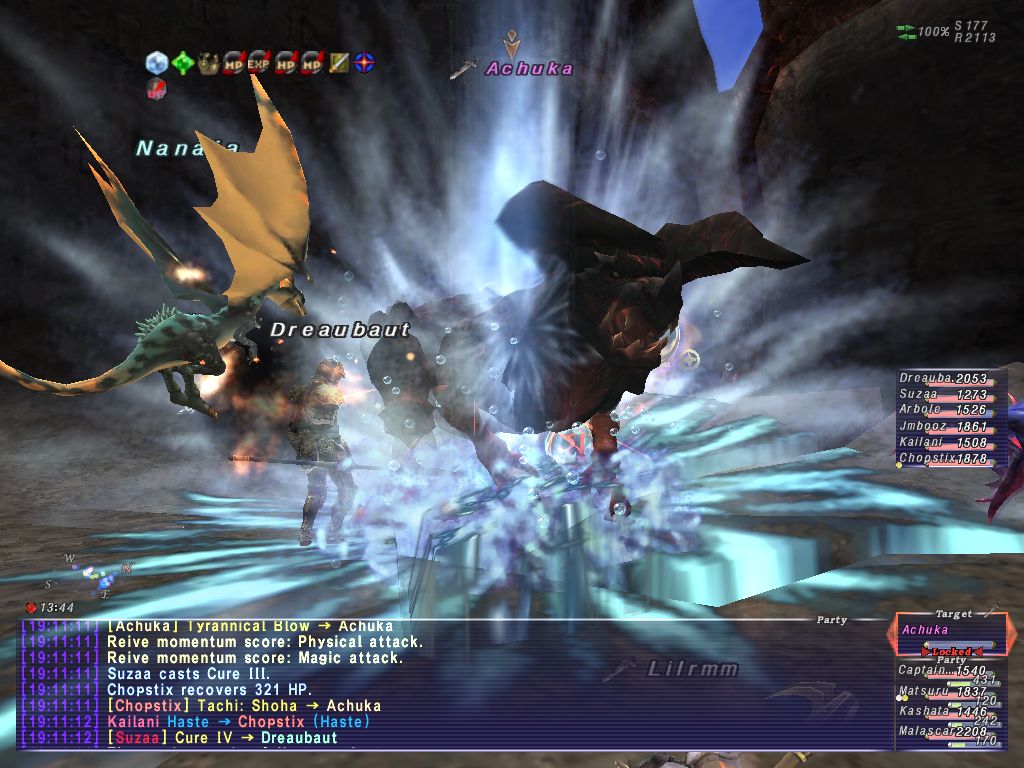Click the pale blue crystal status icon
The height and width of the screenshot is (768, 1024).
pos(156,63)
